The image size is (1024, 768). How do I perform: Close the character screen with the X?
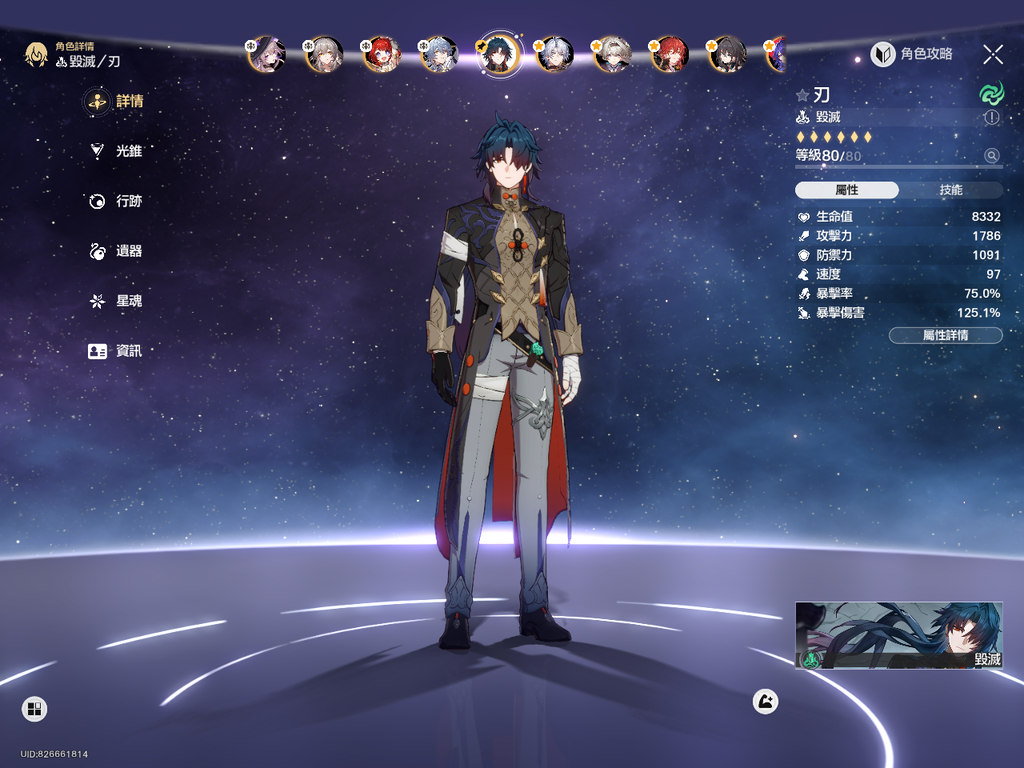click(993, 55)
